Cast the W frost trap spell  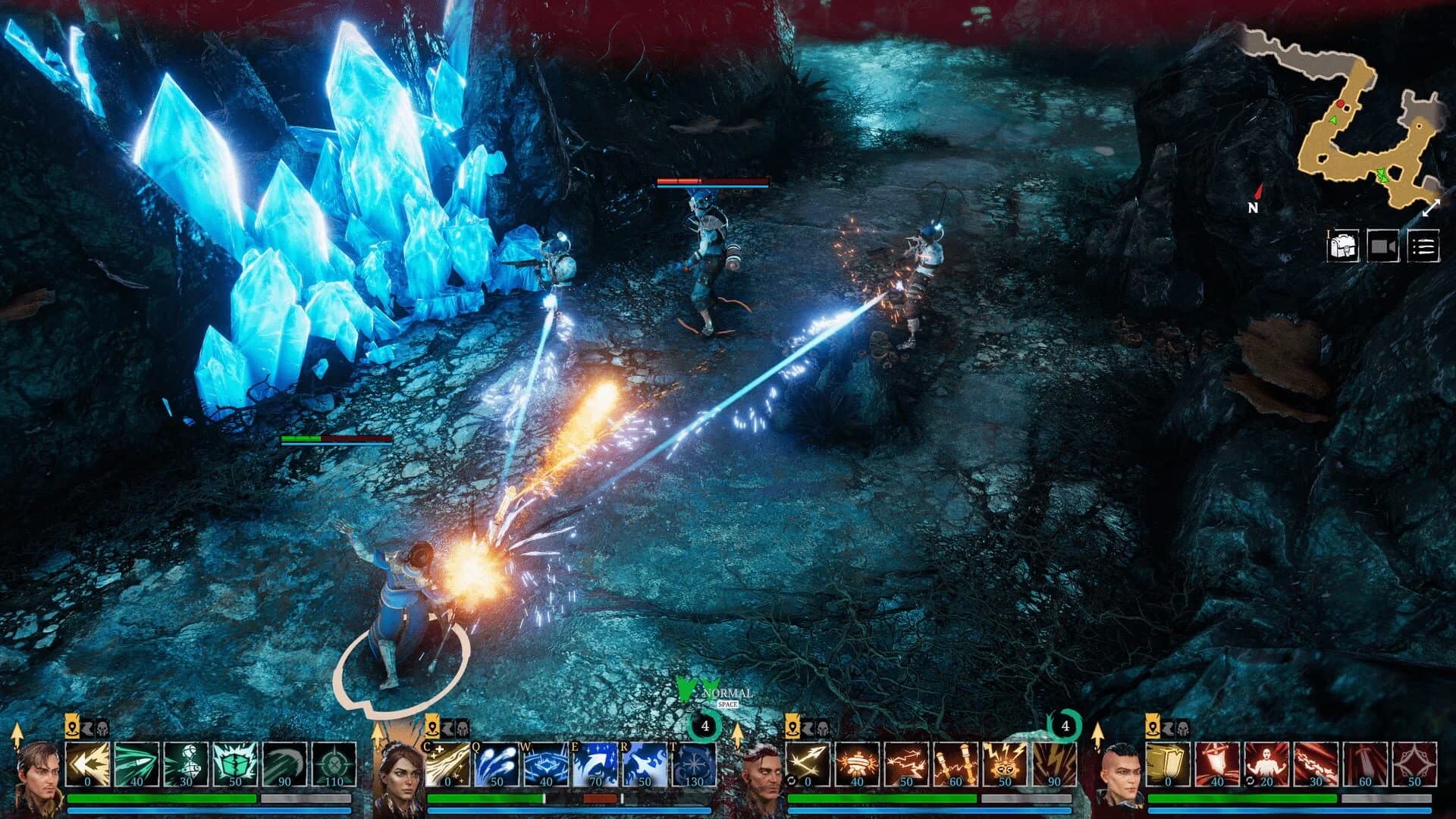point(546,764)
